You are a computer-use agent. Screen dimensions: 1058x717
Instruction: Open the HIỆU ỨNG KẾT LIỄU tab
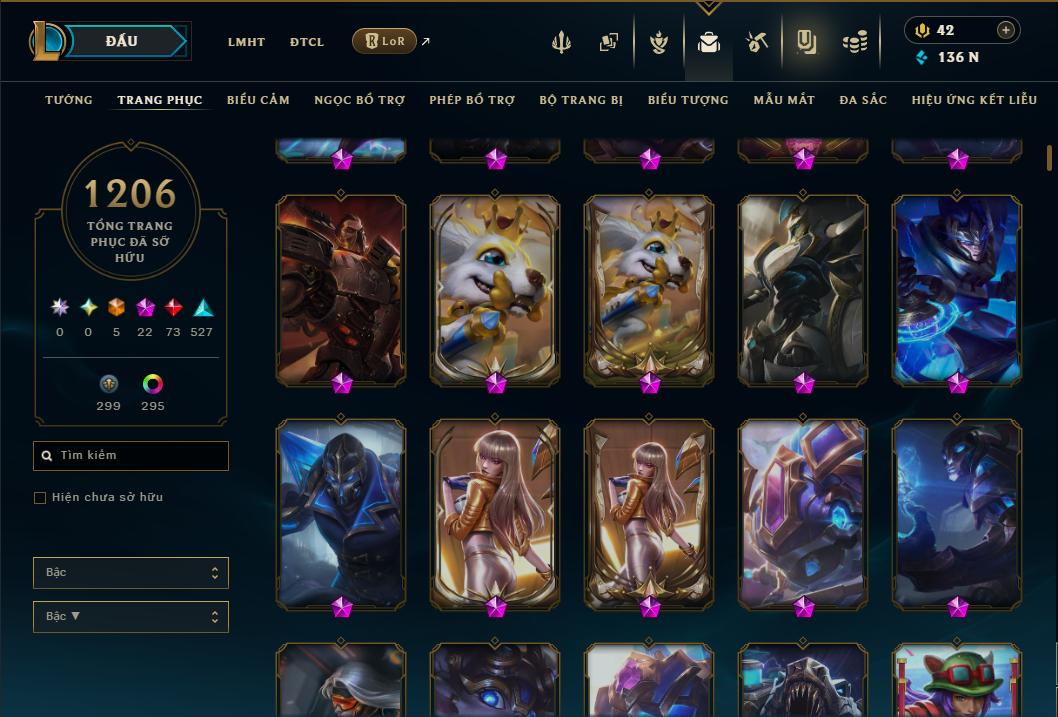tap(975, 100)
